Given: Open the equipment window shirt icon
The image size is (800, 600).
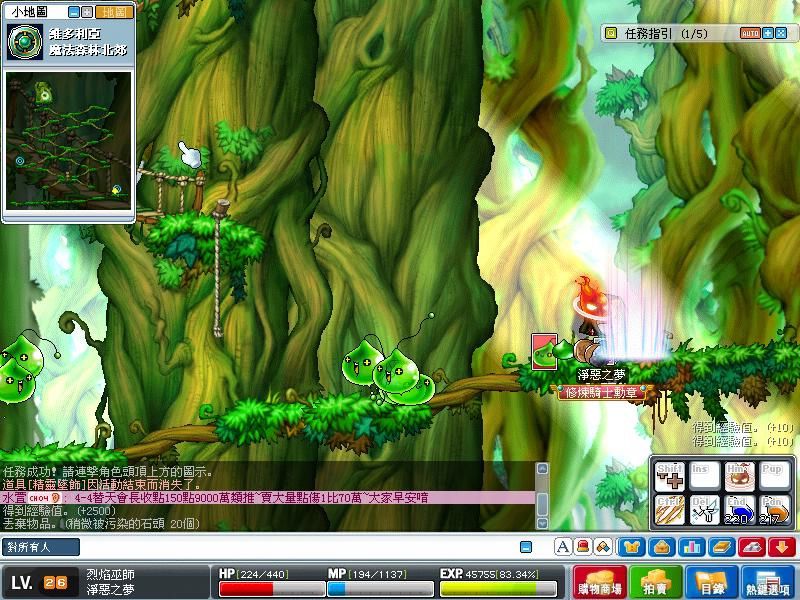Looking at the screenshot, I should coord(632,547).
